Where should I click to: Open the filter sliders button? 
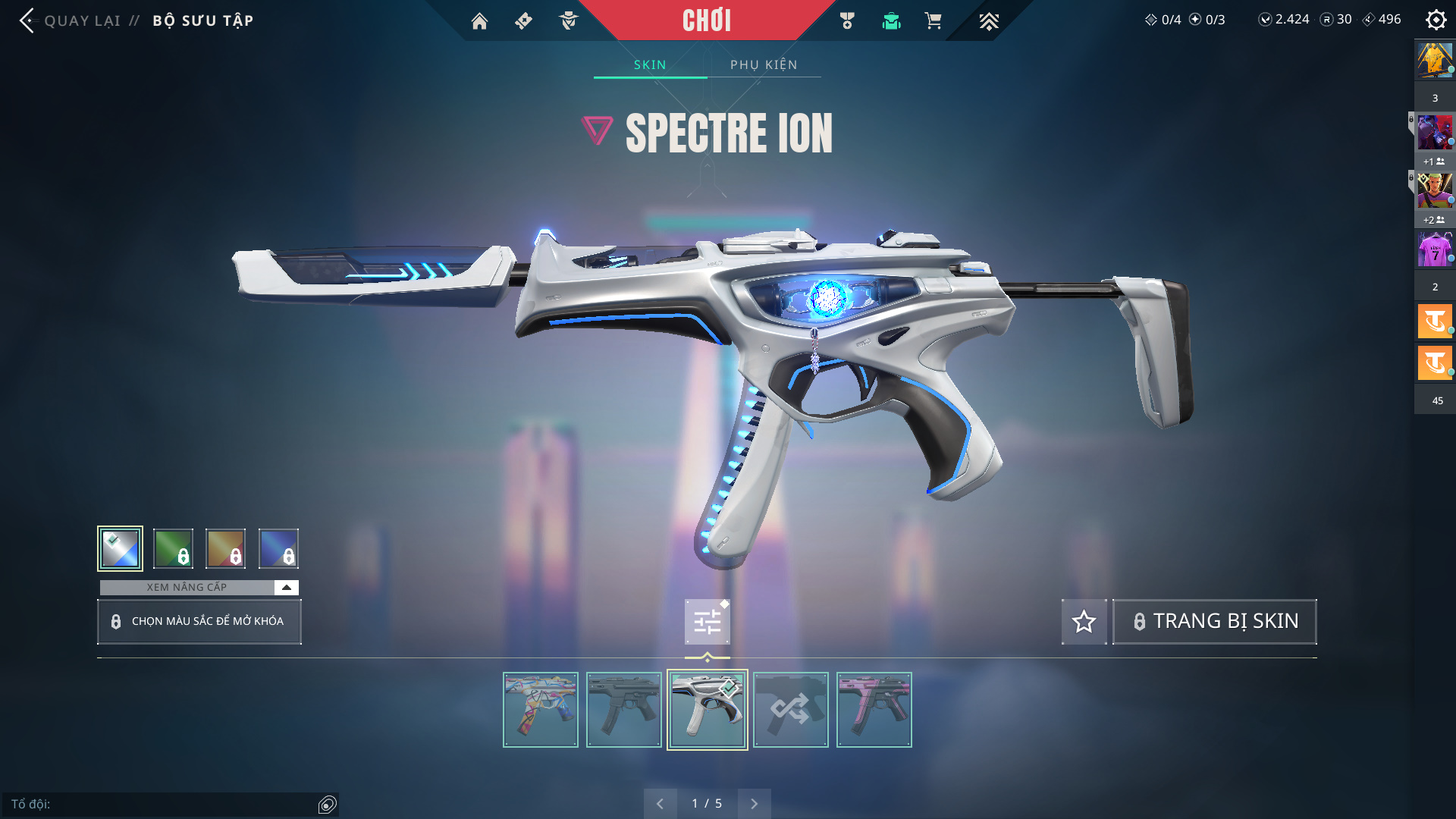point(707,622)
